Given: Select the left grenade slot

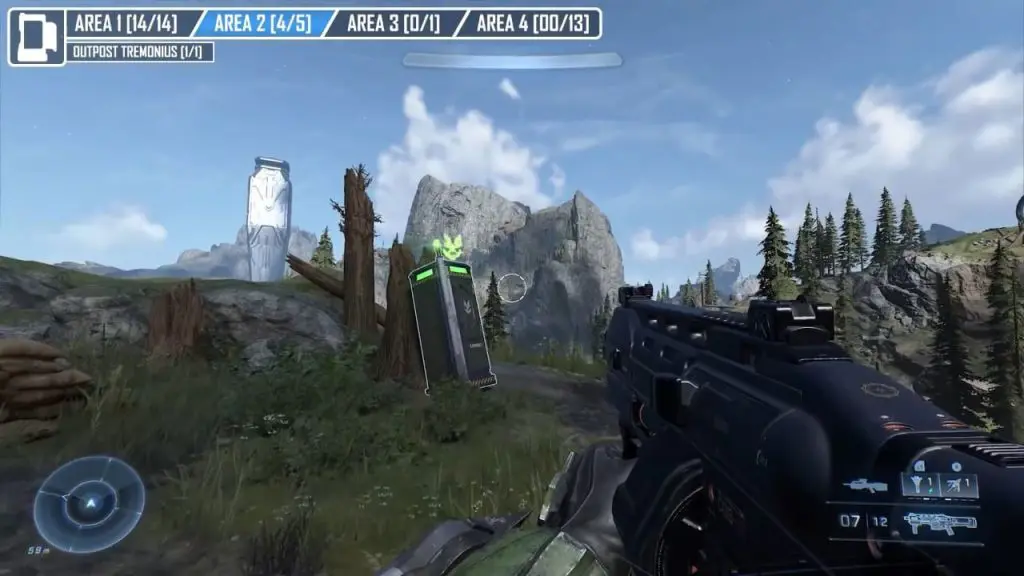Looking at the screenshot, I should point(921,486).
